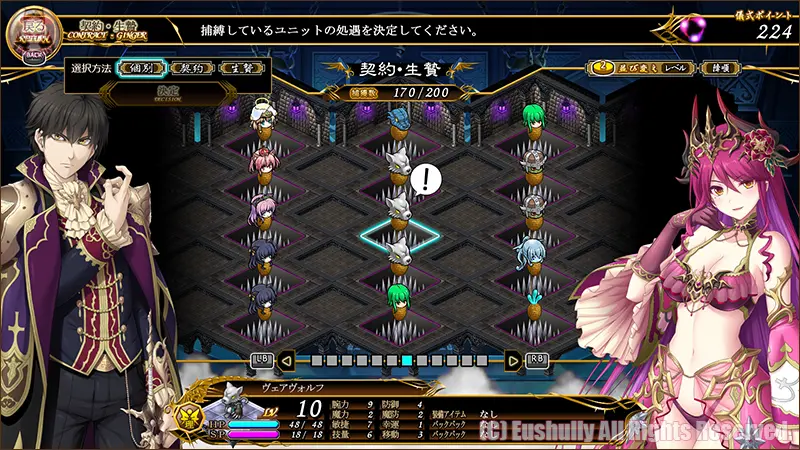This screenshot has height=450, width=800.
Task: Go to the previous page with left arrow
Action: coord(287,359)
